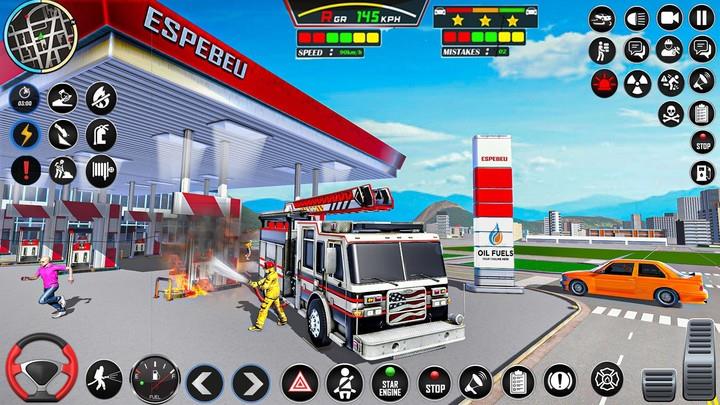Select the radiation hazard icon
720x405 pixels.
[636, 82]
